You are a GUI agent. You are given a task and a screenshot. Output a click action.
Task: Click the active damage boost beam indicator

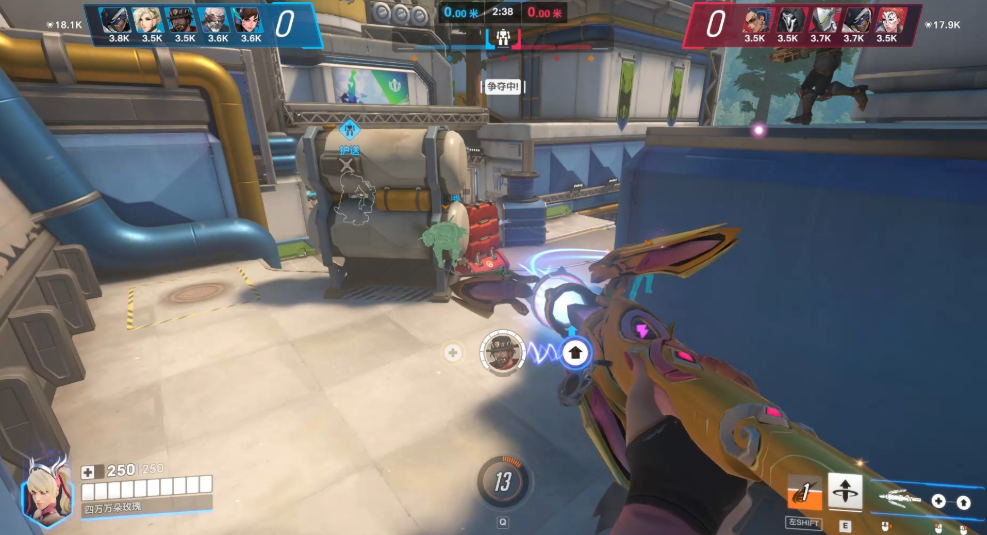click(575, 352)
